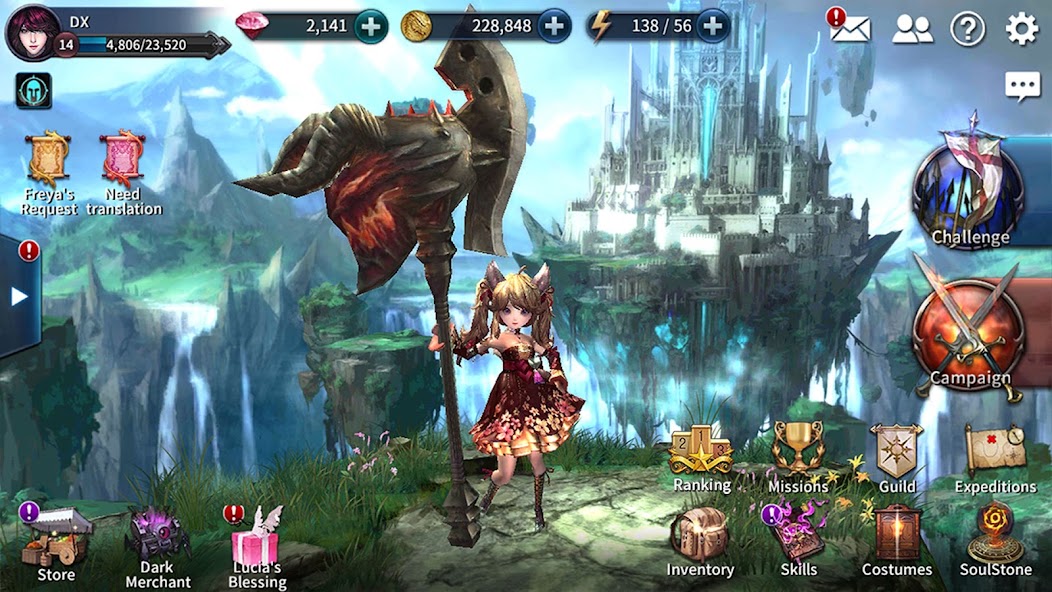Image resolution: width=1052 pixels, height=592 pixels.
Task: Open the DX player profile portrait
Action: (32, 31)
